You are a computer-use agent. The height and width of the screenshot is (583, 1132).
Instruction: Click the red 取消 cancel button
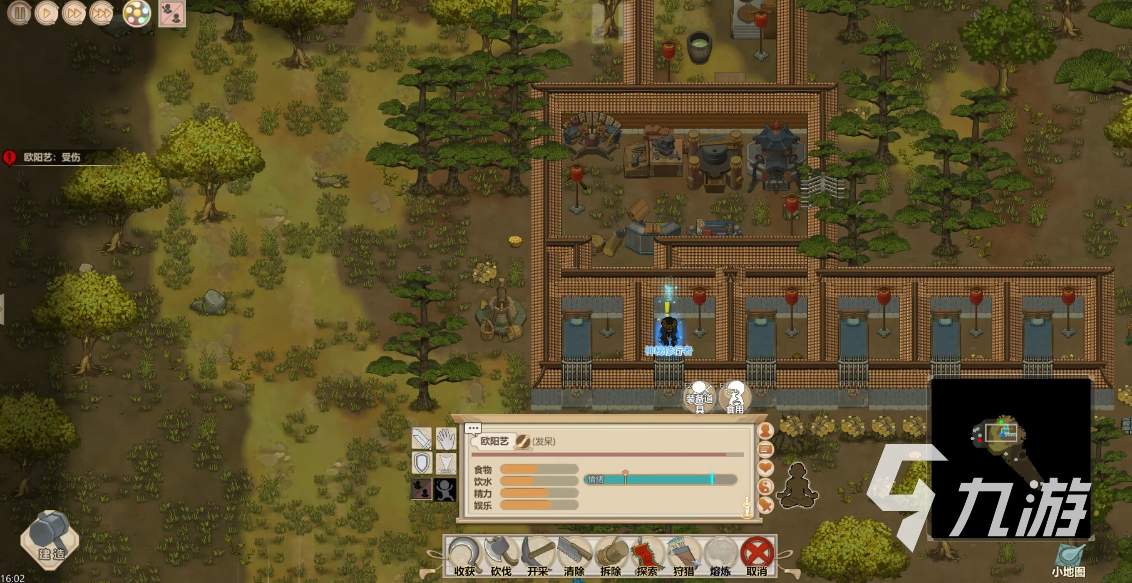point(755,555)
